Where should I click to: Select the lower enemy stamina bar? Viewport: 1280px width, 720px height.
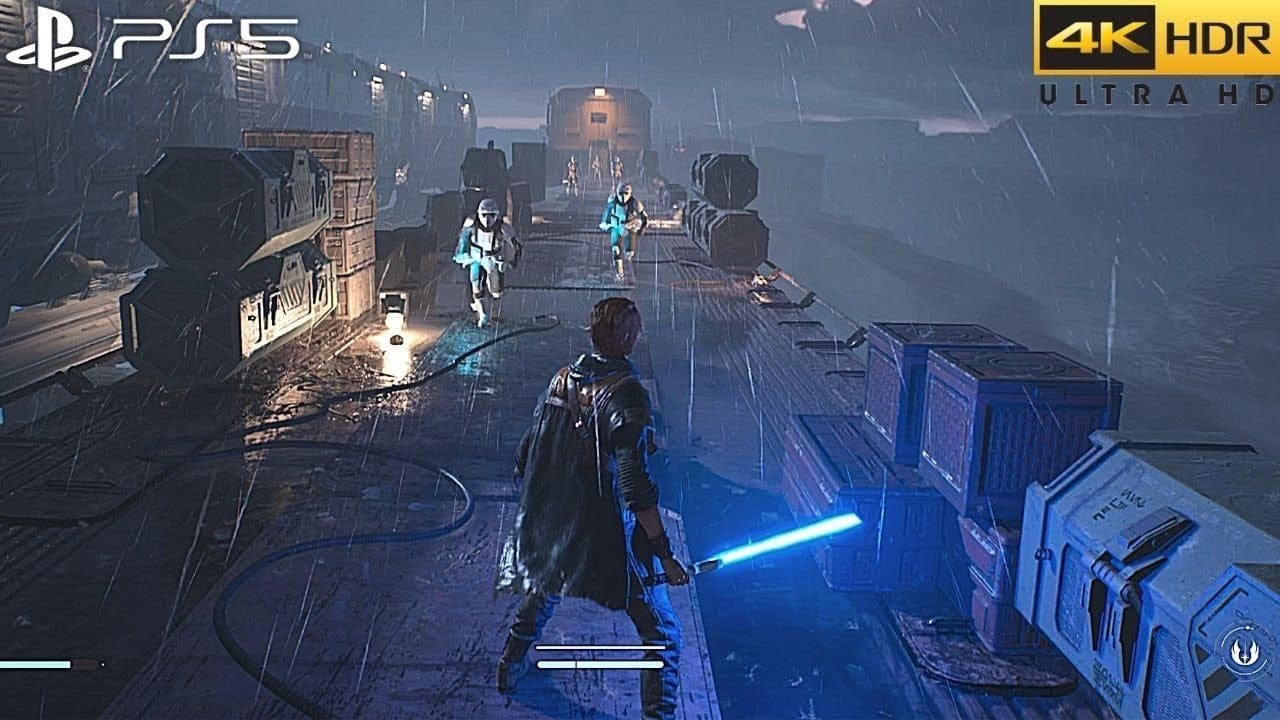[x=600, y=664]
